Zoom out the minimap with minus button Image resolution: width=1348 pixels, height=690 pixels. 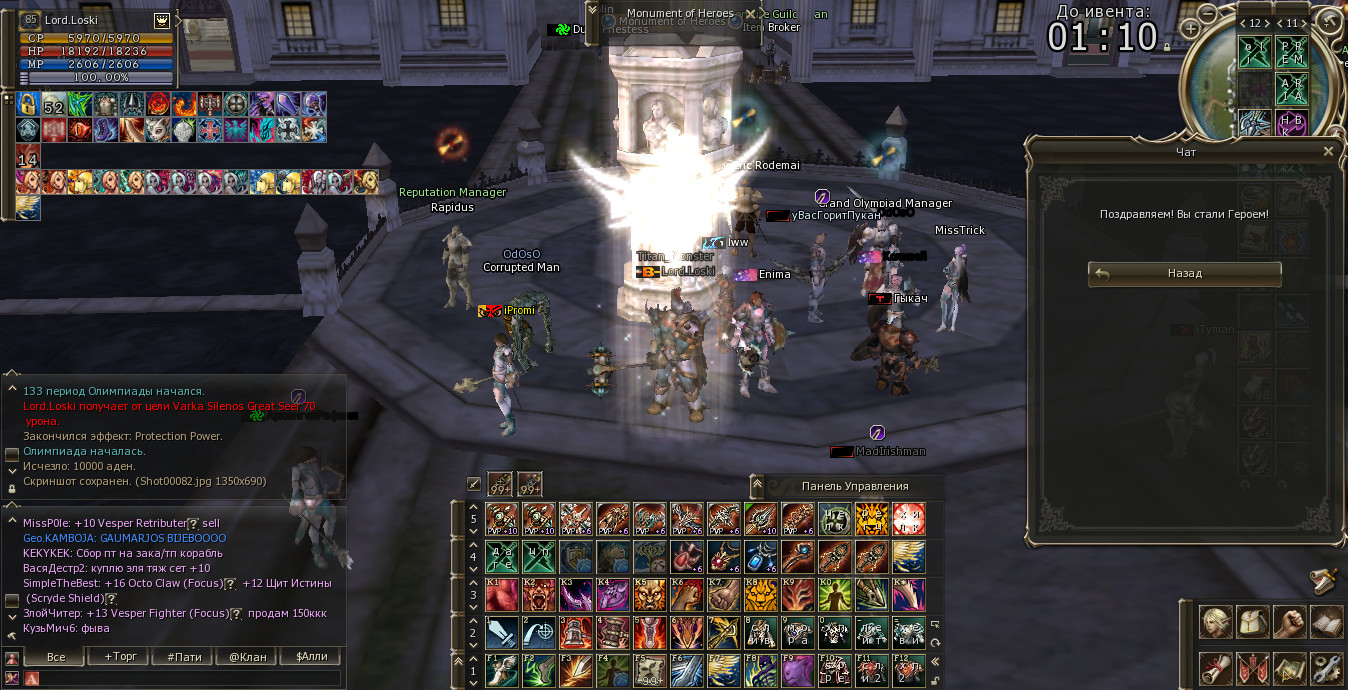tap(1207, 13)
